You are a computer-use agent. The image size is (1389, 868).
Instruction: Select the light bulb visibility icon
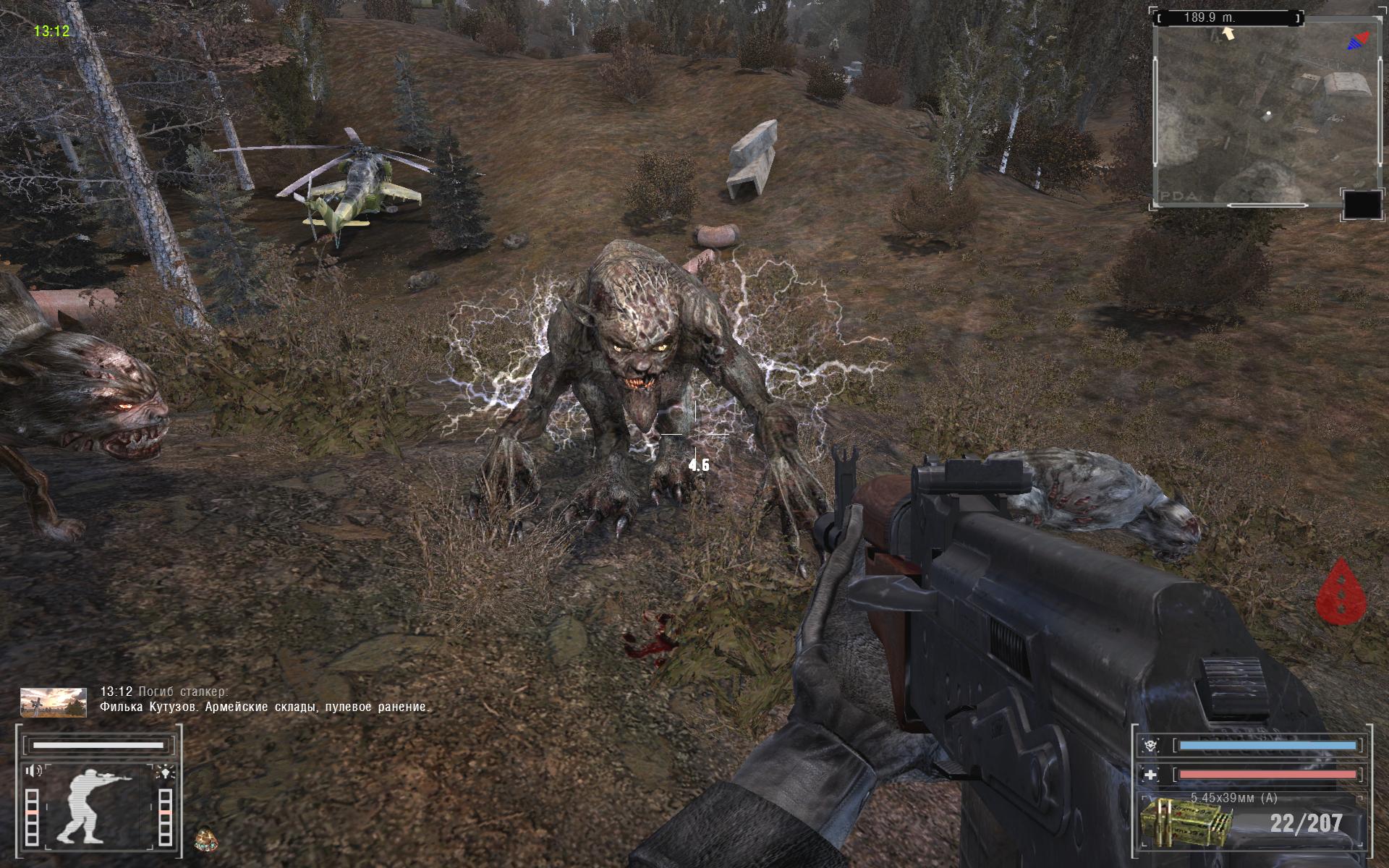(165, 771)
